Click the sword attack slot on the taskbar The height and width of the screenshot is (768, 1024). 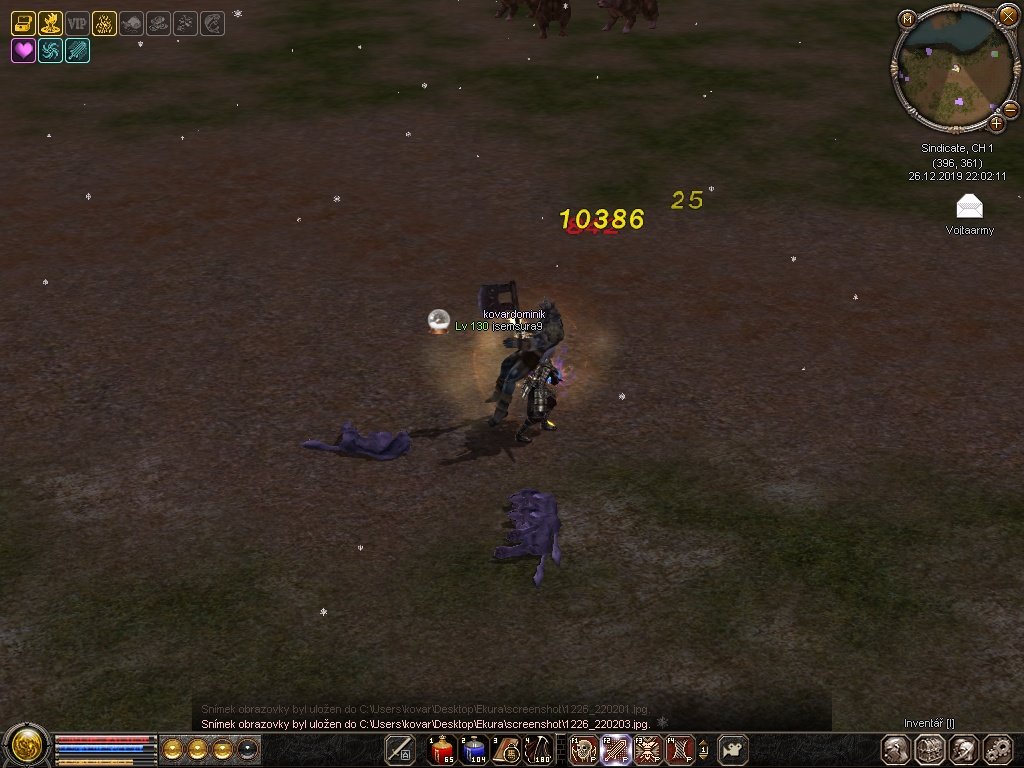[x=400, y=750]
